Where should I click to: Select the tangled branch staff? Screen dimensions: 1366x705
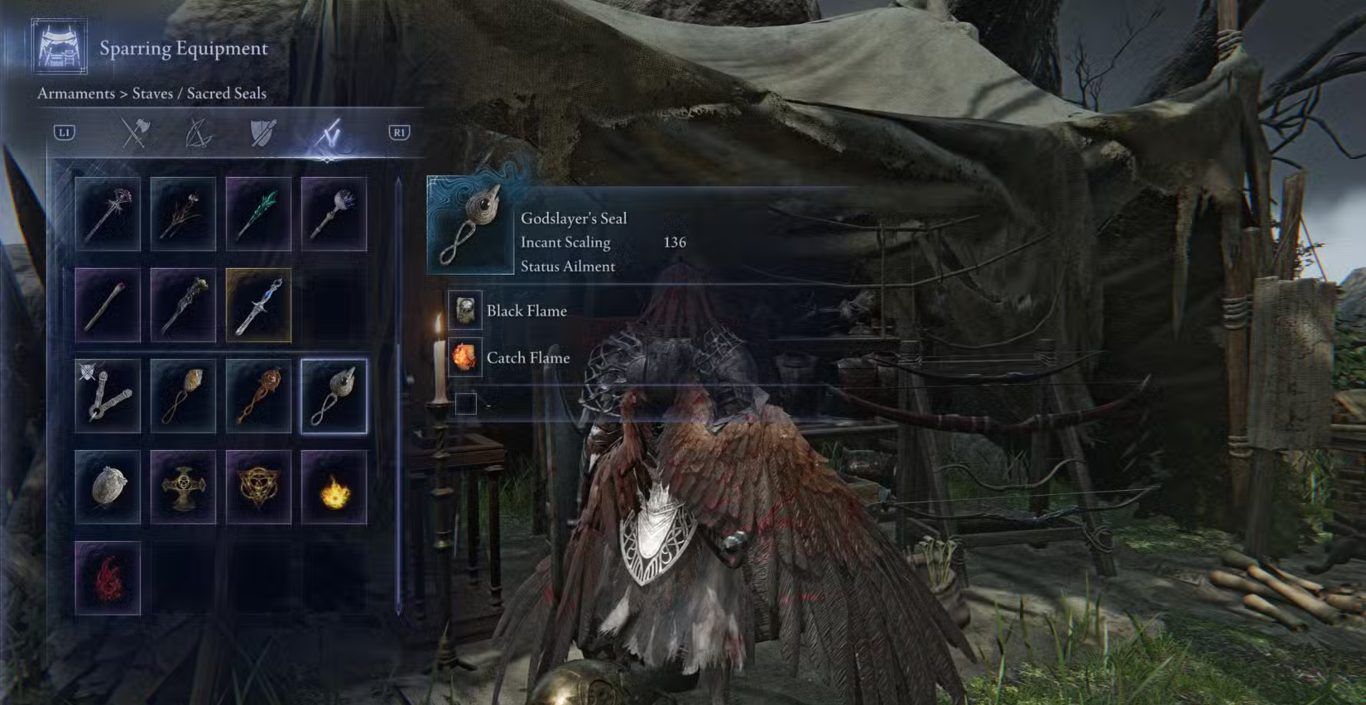(x=183, y=214)
